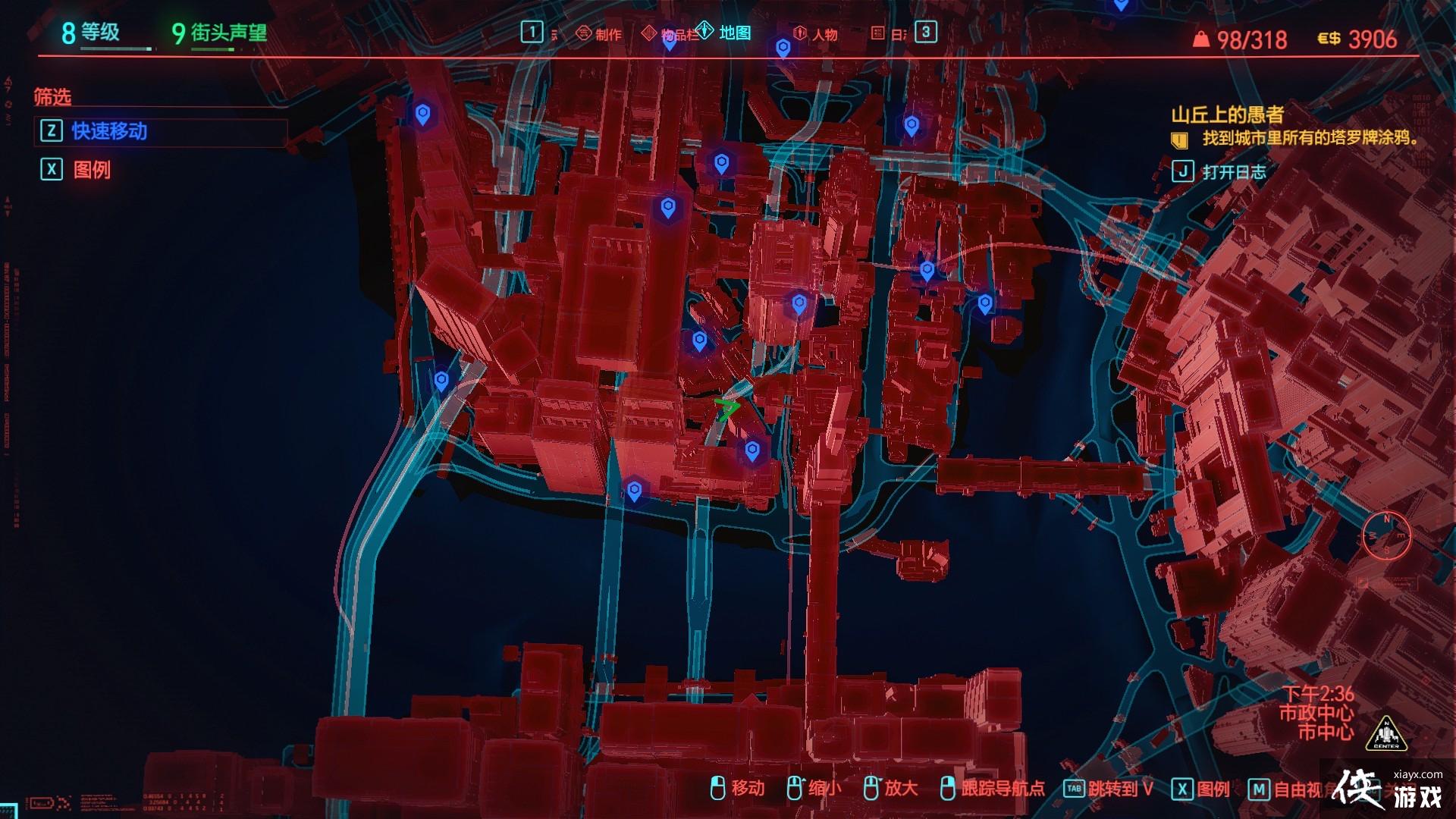The width and height of the screenshot is (1456, 819).
Task: Select the 地图 map tab
Action: click(x=725, y=33)
